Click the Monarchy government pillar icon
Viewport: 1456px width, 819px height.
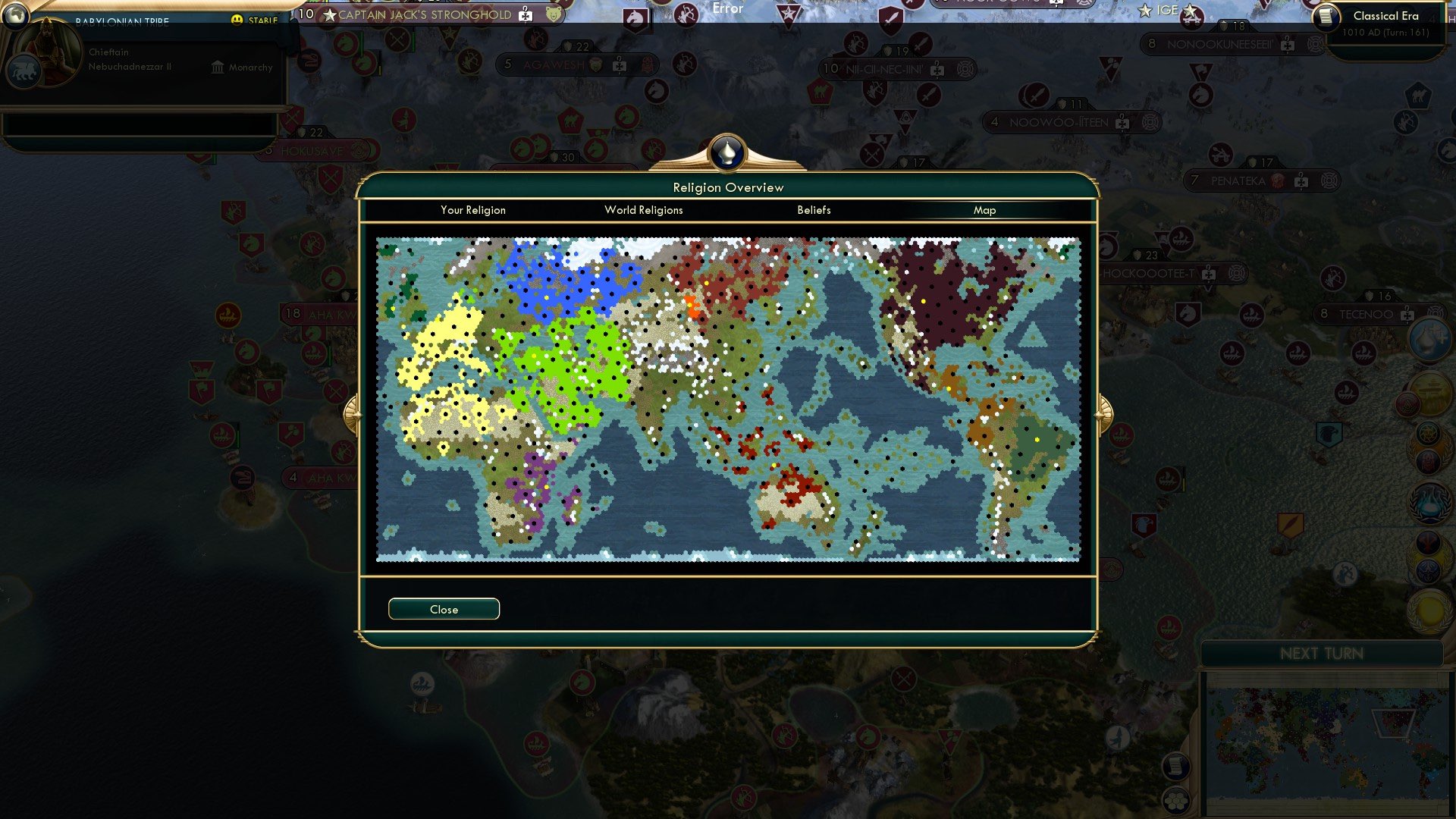coord(217,68)
